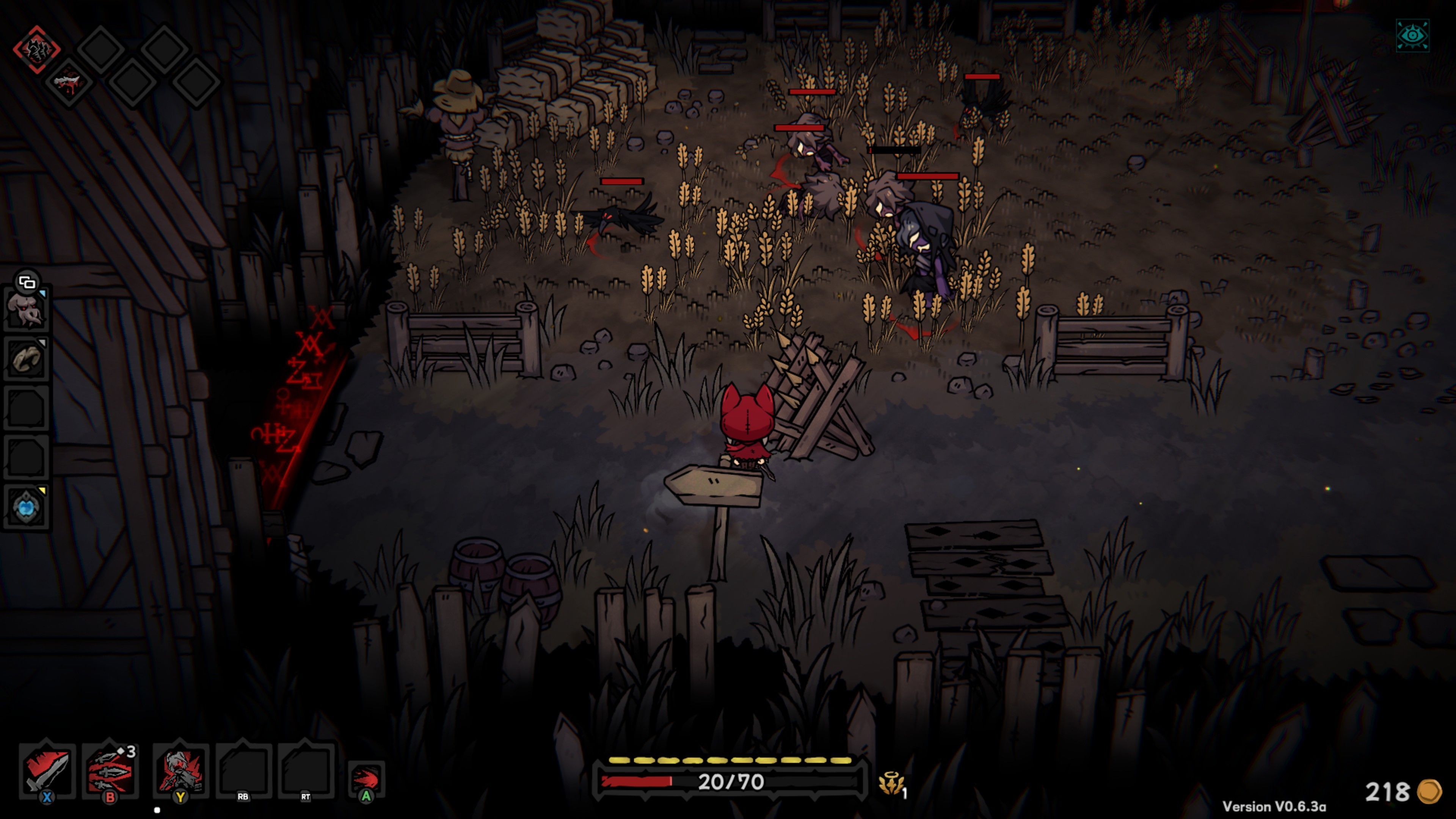Select the tentacled skull relic slot
Viewport: 1456px width, 819px height.
point(26,309)
